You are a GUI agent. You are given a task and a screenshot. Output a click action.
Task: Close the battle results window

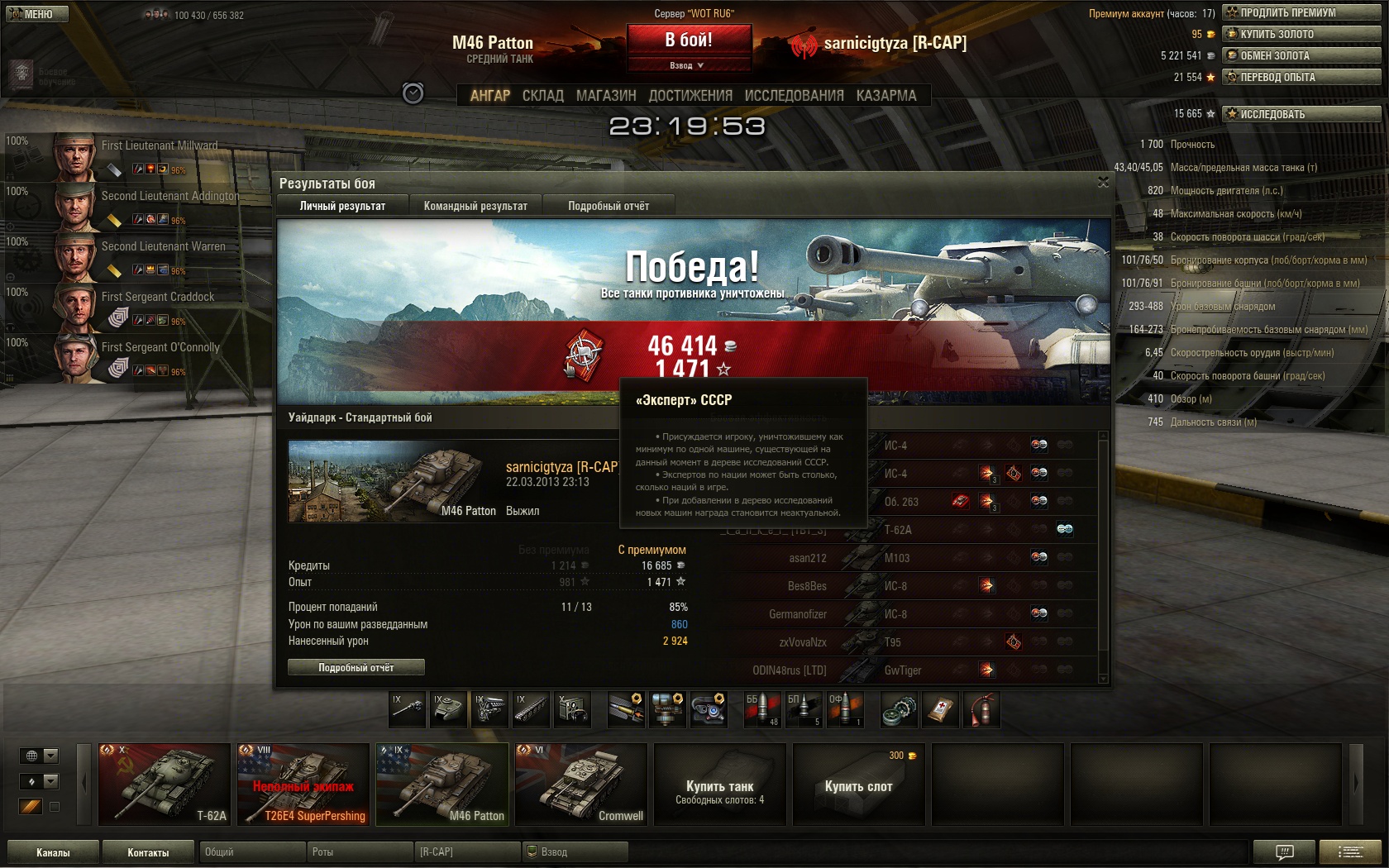point(1103,182)
